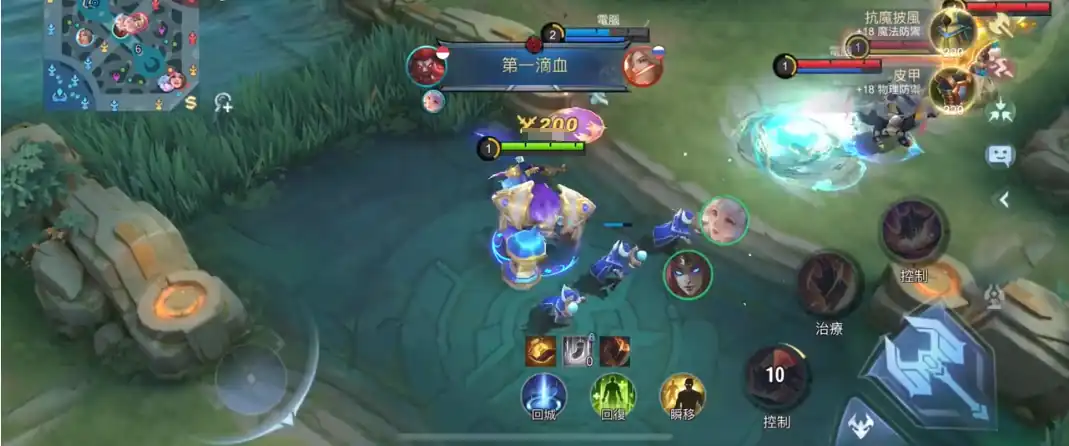Target the white-haired hero portrait
This screenshot has width=1069, height=446.
723,220
